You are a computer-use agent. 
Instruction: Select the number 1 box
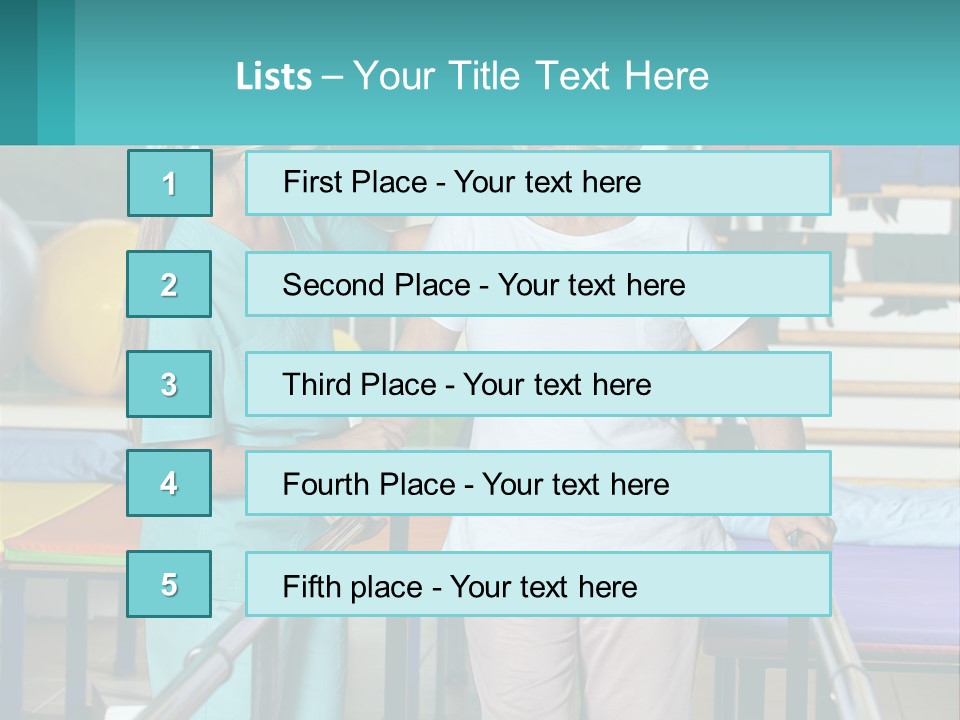169,183
